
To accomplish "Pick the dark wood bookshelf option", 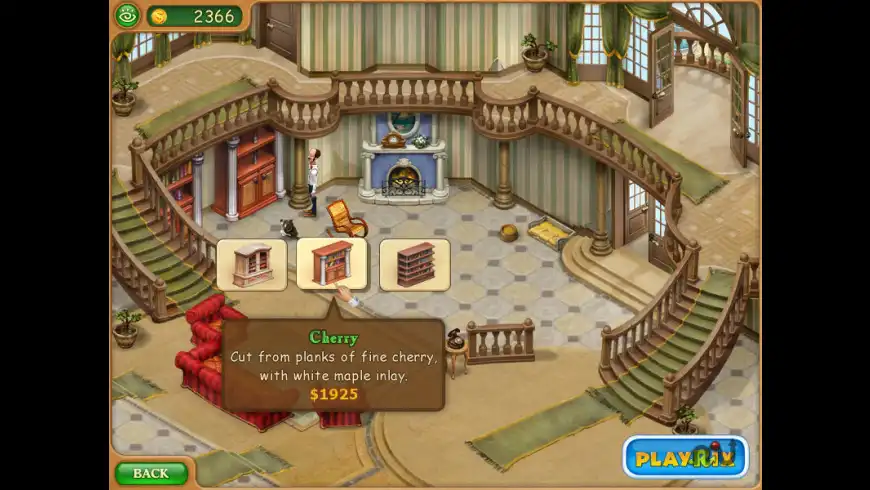I will click(414, 265).
